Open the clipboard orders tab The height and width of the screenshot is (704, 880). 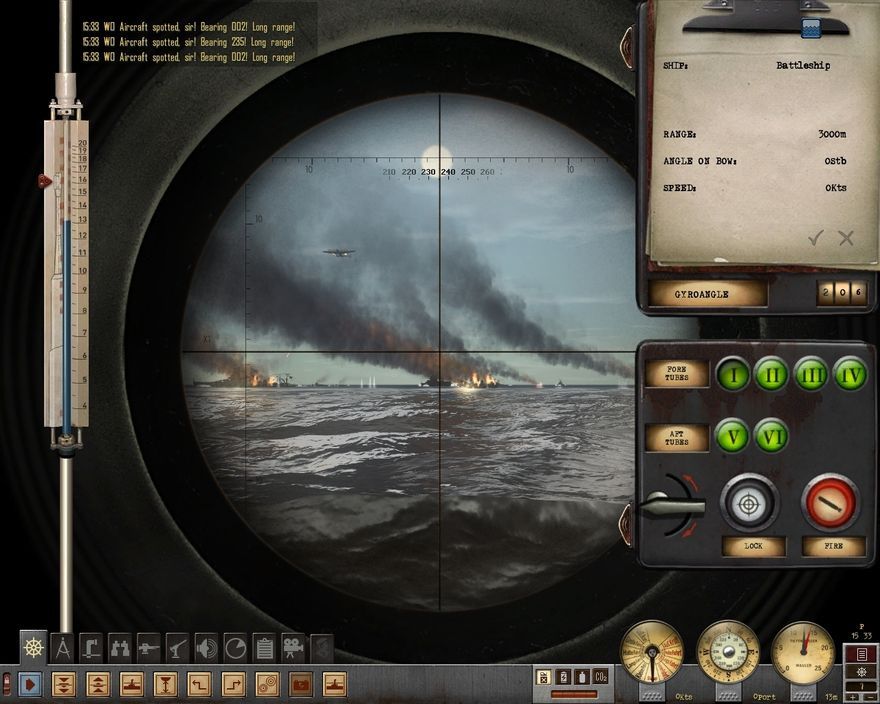click(x=264, y=648)
